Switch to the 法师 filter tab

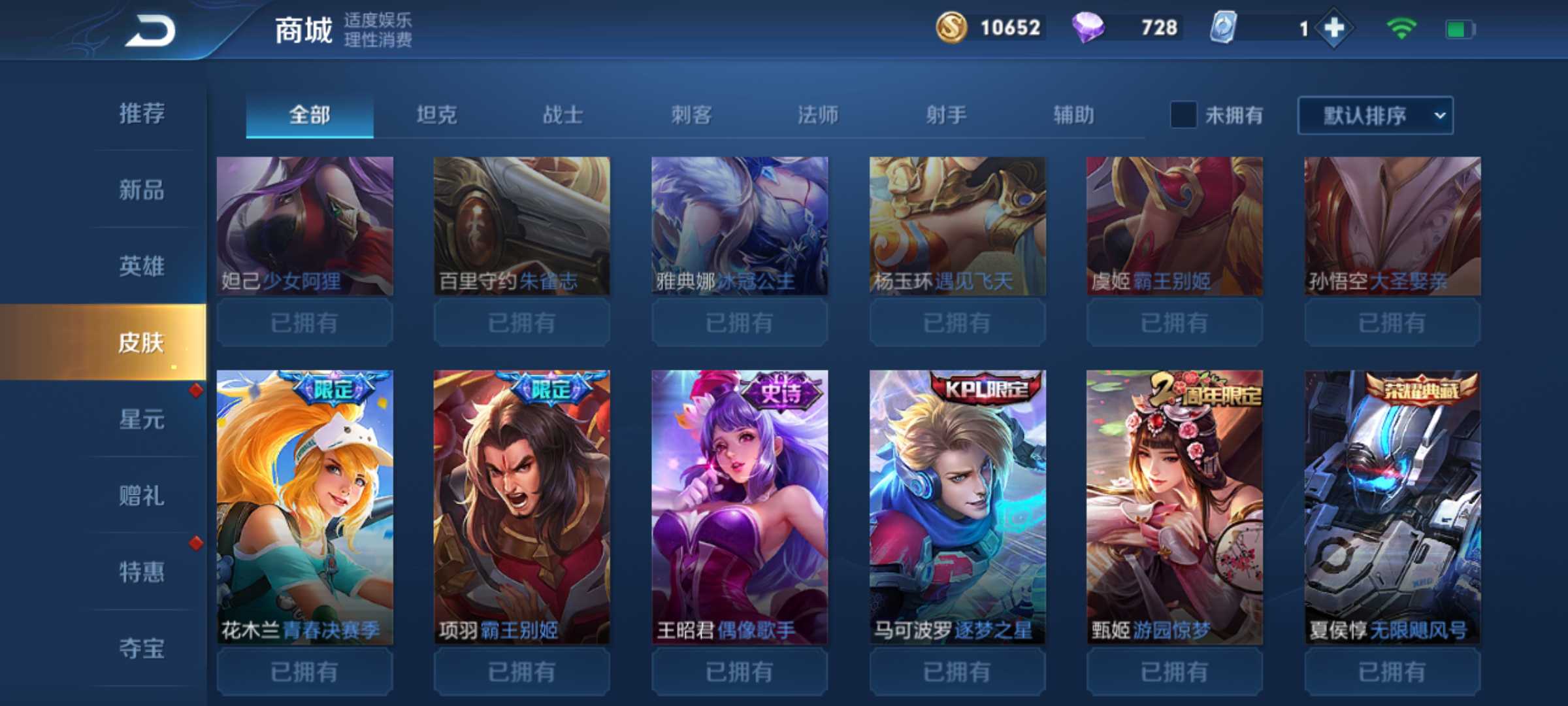817,115
